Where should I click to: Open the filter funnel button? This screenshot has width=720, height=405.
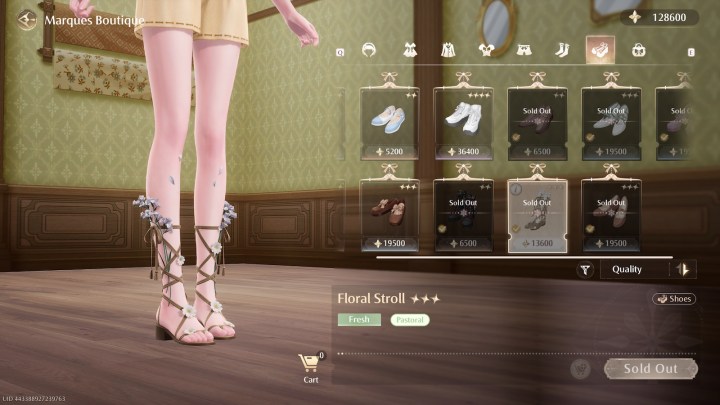point(586,269)
